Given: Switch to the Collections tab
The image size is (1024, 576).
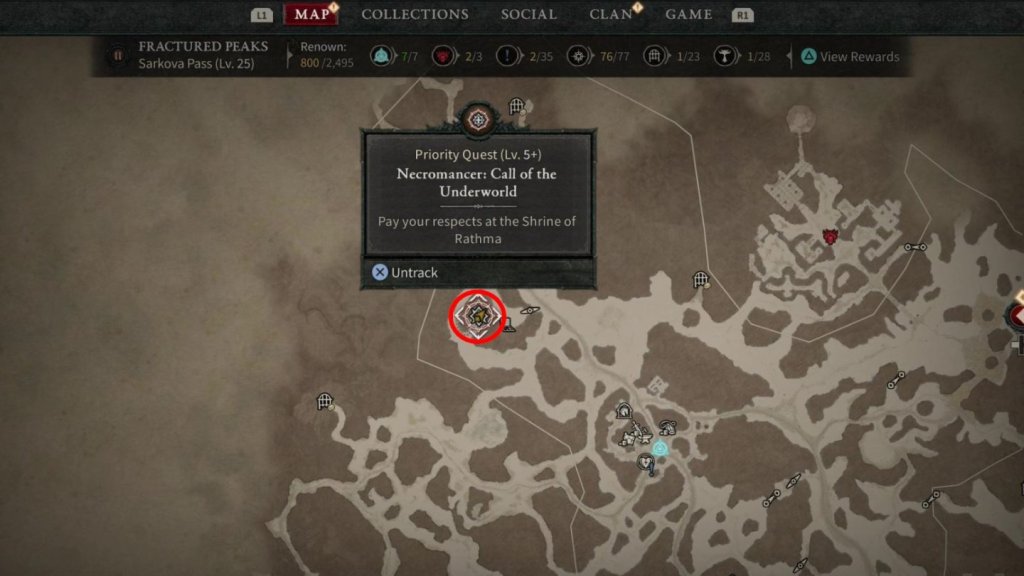Looking at the screenshot, I should (x=414, y=14).
